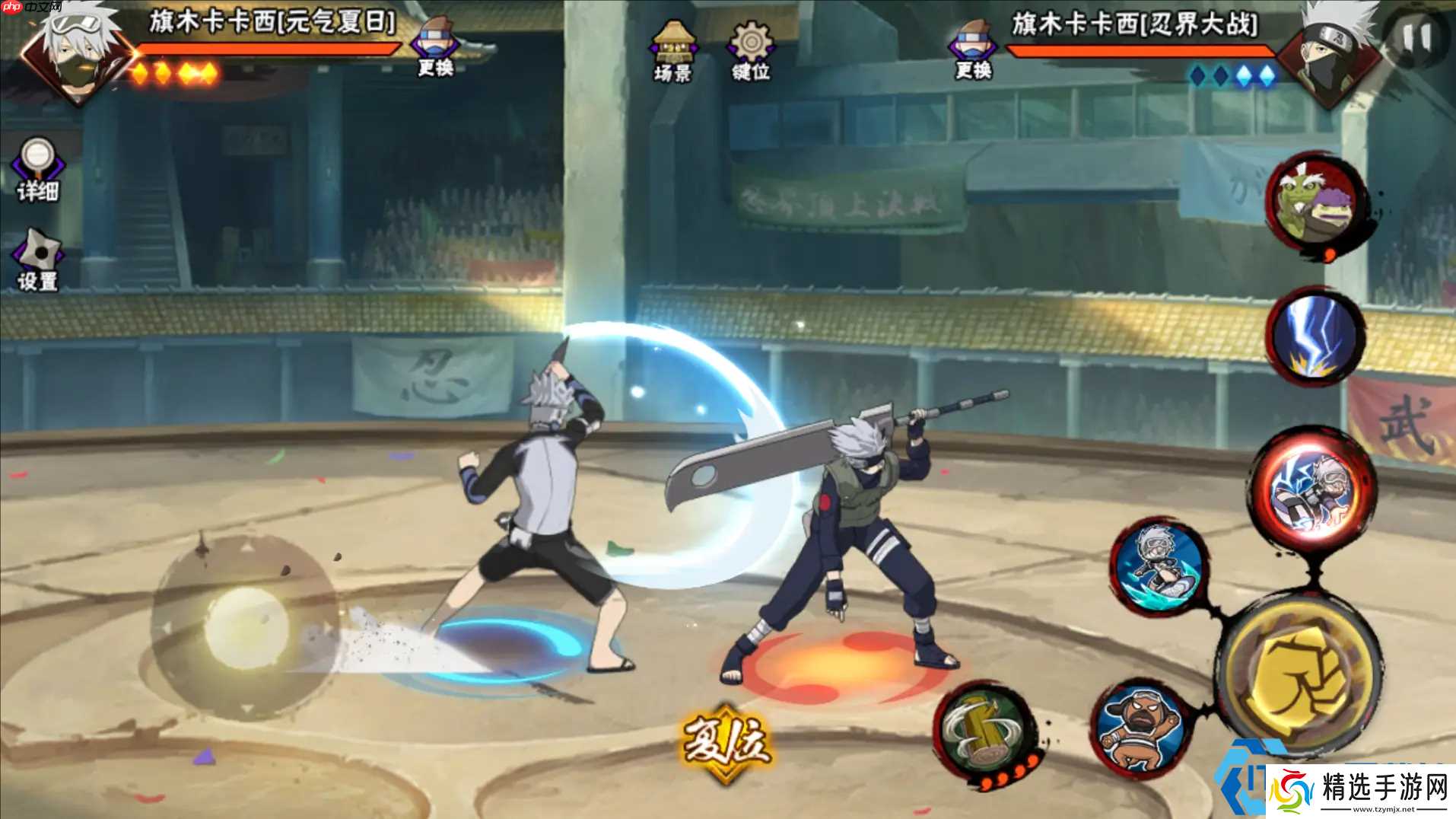Screen dimensions: 1456x819
Task: Swap the right fighter with 更换
Action: point(974,50)
